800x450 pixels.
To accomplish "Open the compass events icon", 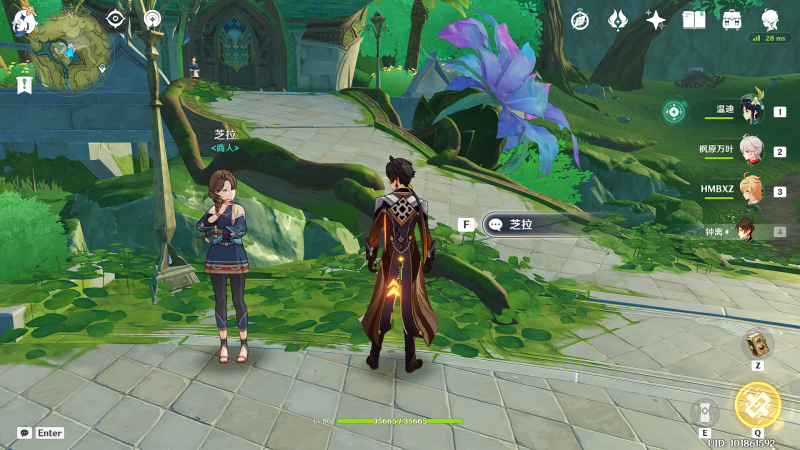I will coord(580,19).
